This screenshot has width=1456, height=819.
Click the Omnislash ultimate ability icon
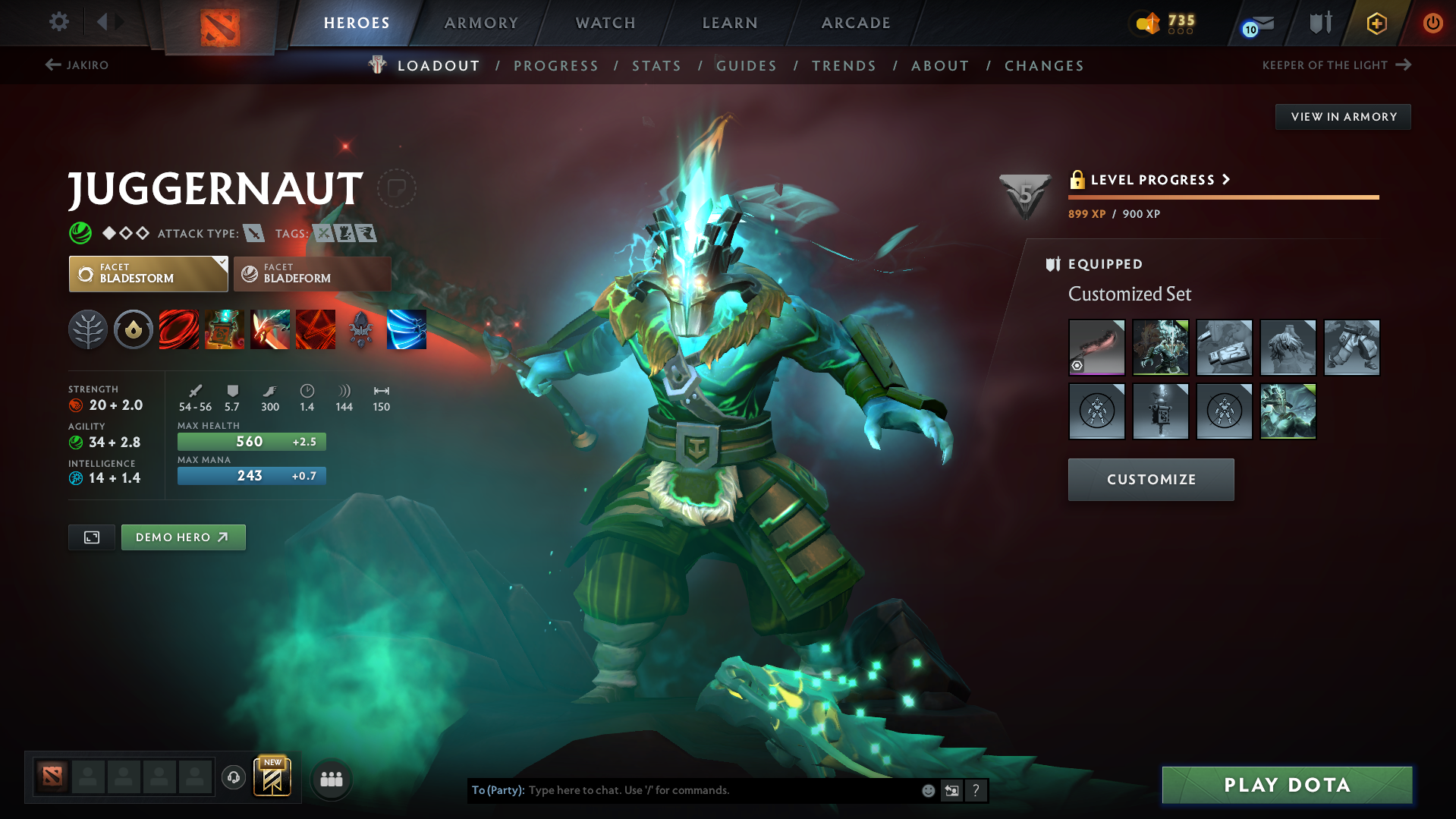pyautogui.click(x=316, y=329)
